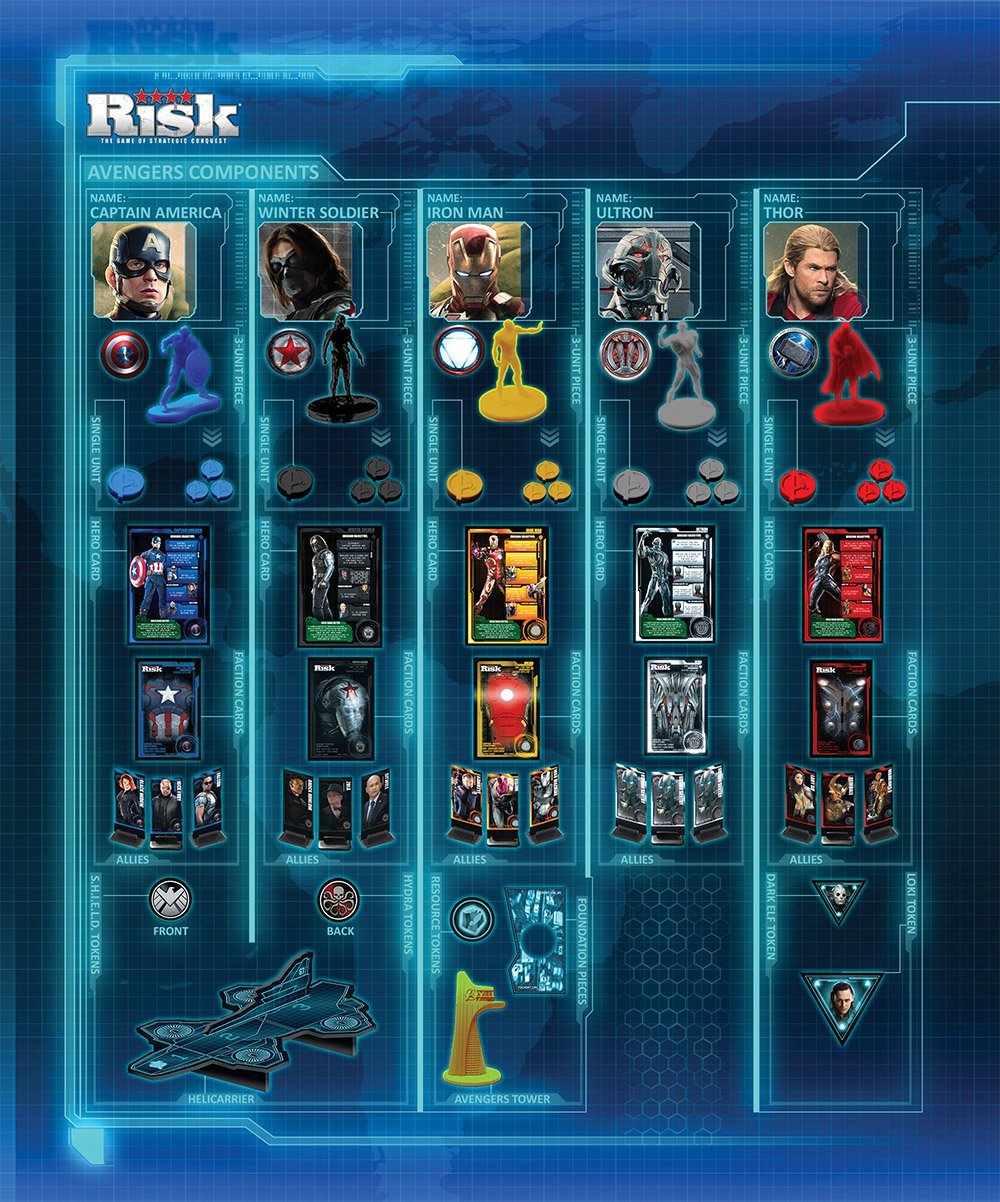Click Iron Man's arc reactor emblem
Screen dimensions: 1000x1202
pos(459,352)
